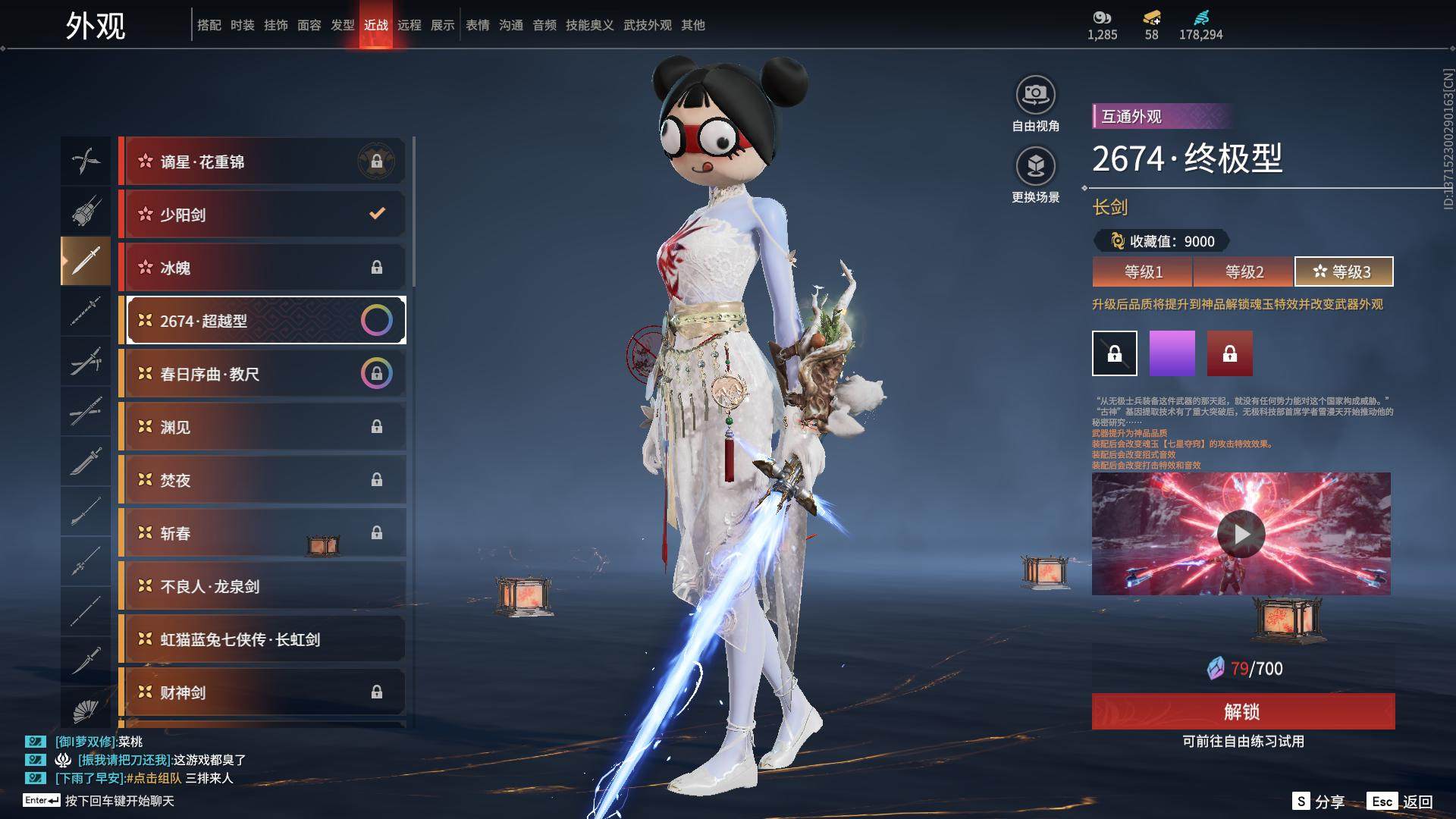Select the 发型 hairstyle tab

pyautogui.click(x=343, y=25)
